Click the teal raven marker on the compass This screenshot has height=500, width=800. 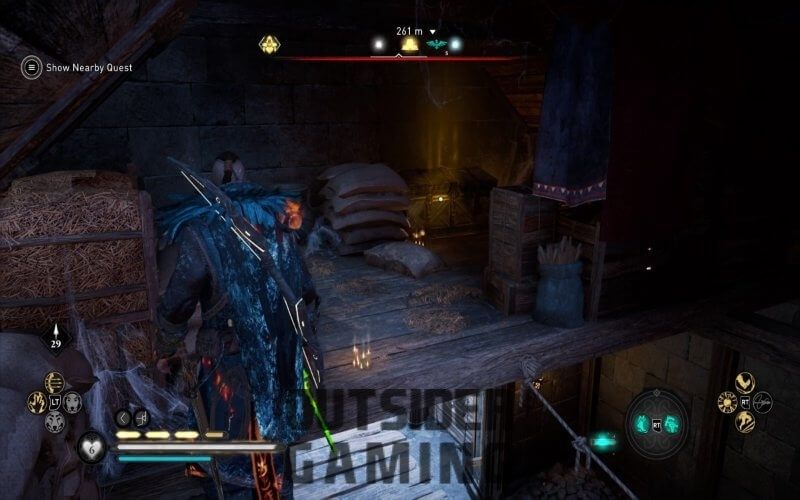[x=435, y=44]
